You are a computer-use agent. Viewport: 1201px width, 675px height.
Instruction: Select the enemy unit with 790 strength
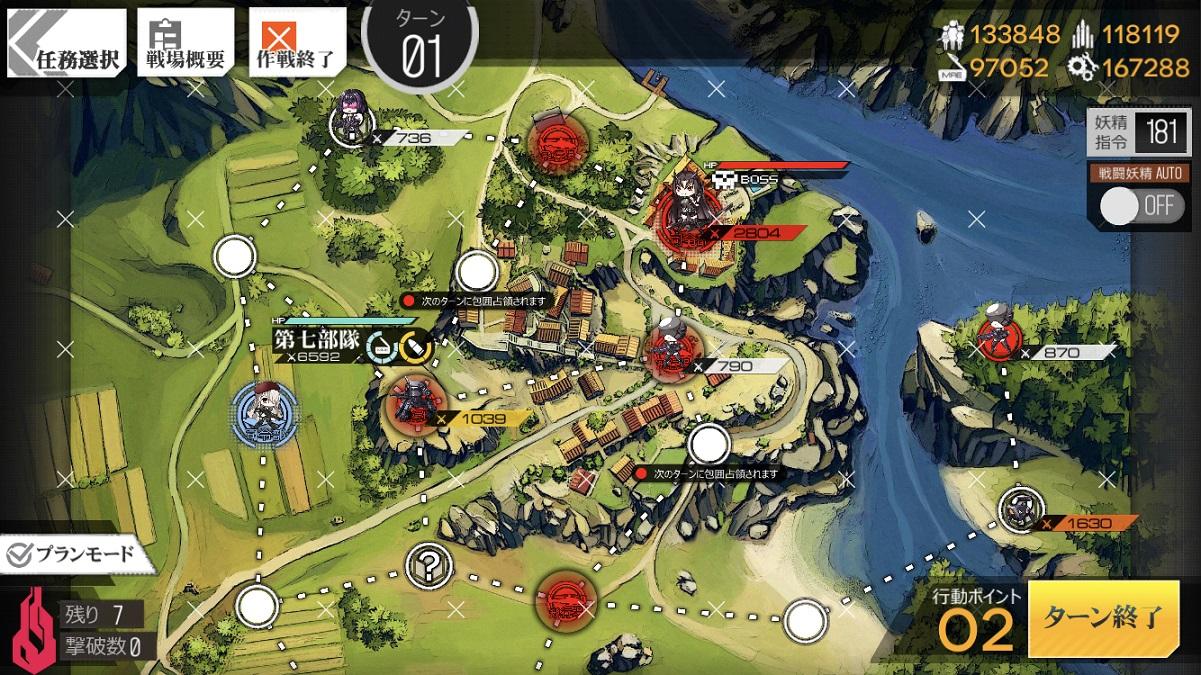coord(667,349)
